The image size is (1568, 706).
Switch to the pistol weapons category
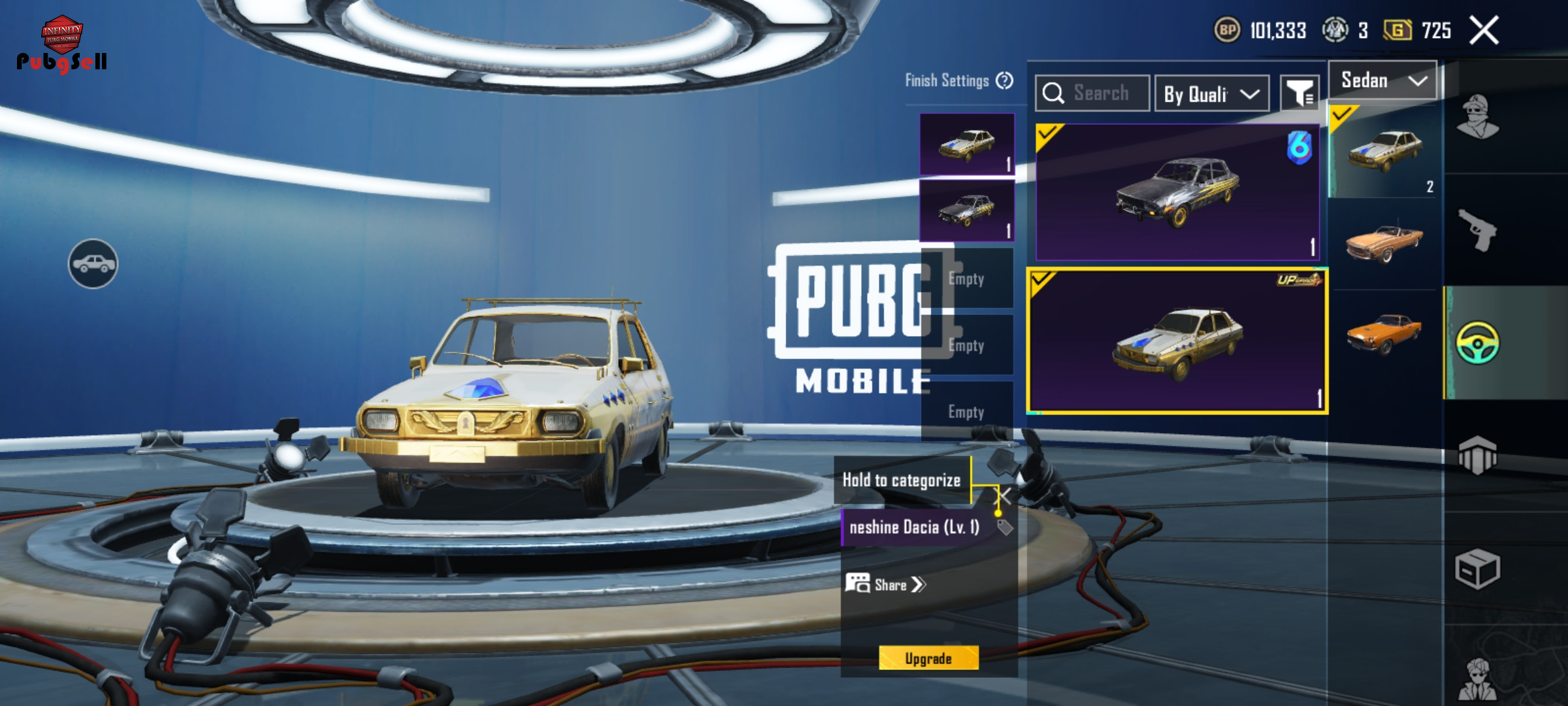click(x=1477, y=229)
